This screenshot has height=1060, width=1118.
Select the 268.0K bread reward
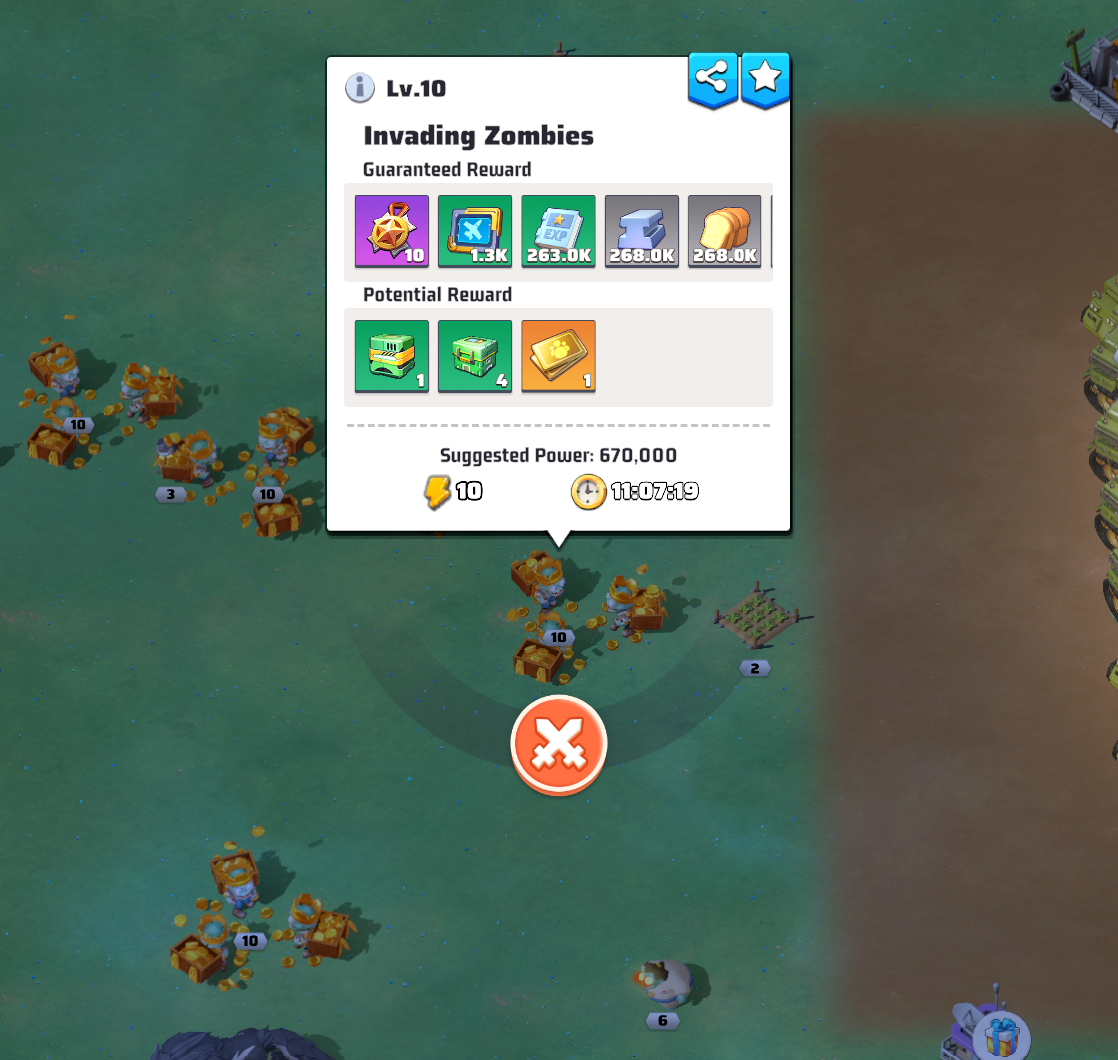click(724, 232)
